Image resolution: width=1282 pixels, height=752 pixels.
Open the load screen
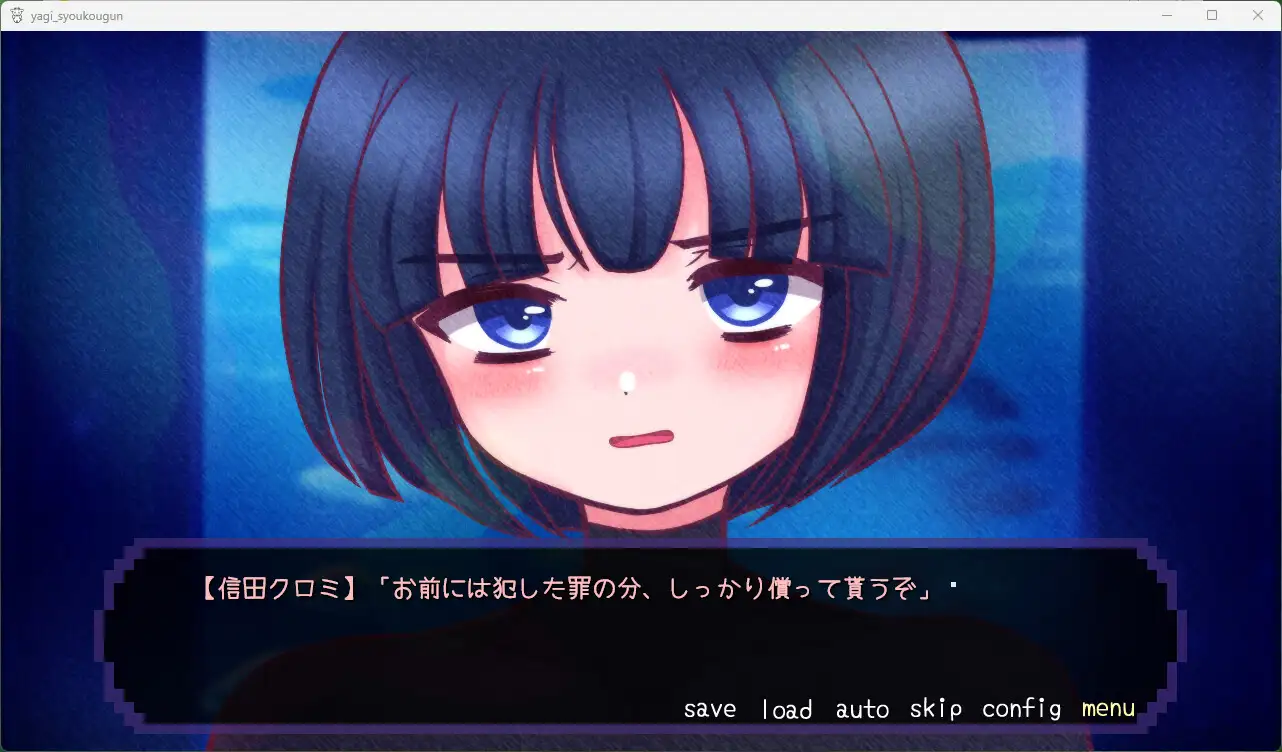787,708
